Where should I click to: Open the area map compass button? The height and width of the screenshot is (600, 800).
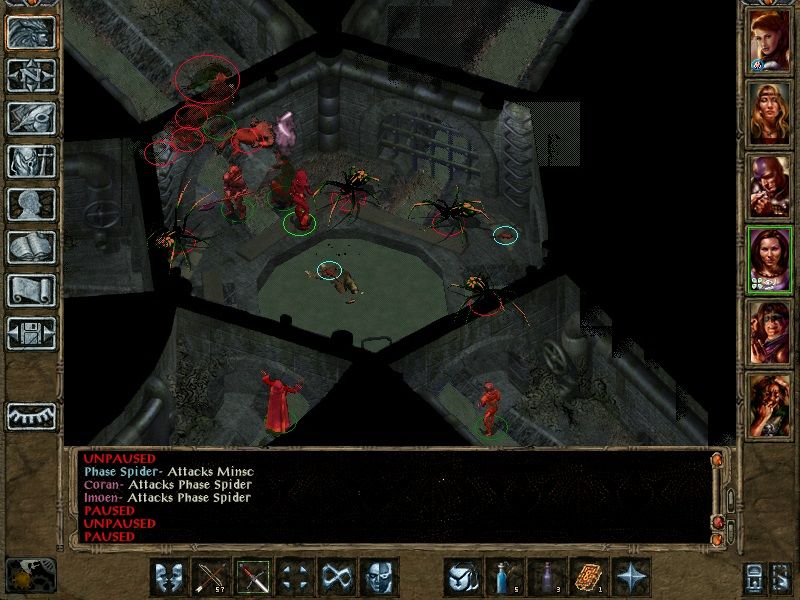[x=29, y=74]
